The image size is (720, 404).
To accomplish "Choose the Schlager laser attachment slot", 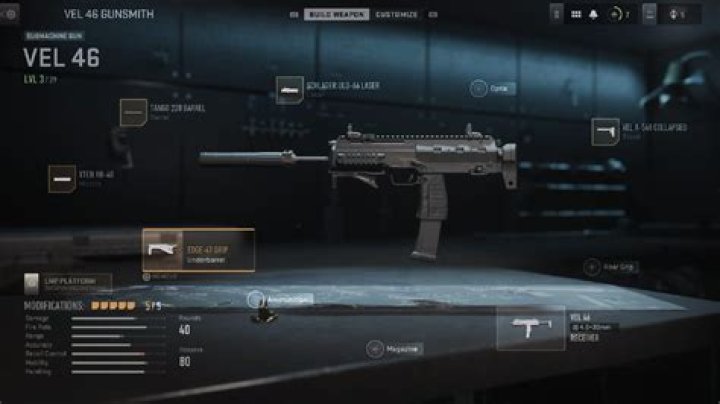I will [x=291, y=90].
